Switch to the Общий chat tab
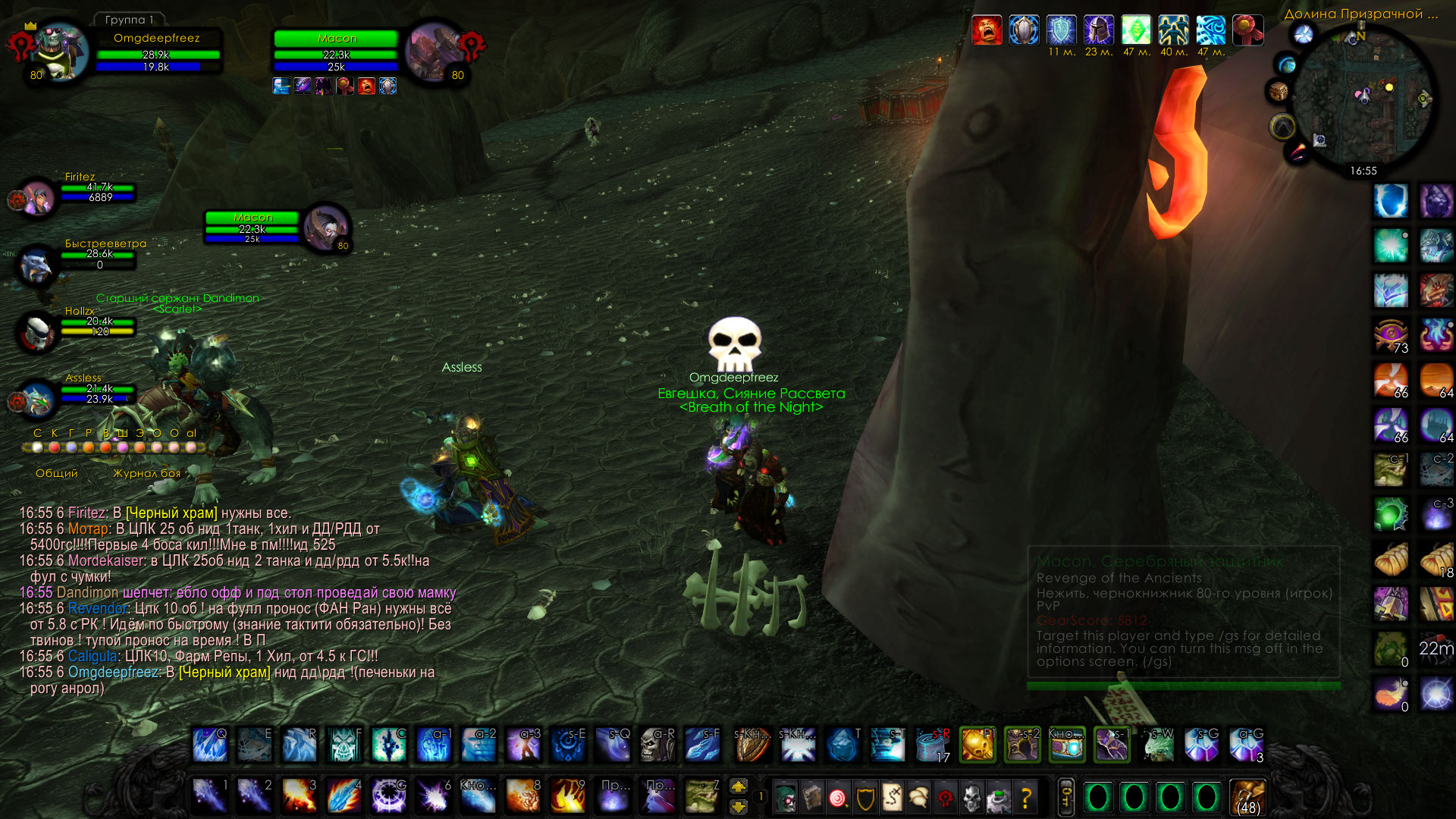Image resolution: width=1456 pixels, height=819 pixels. [x=57, y=473]
